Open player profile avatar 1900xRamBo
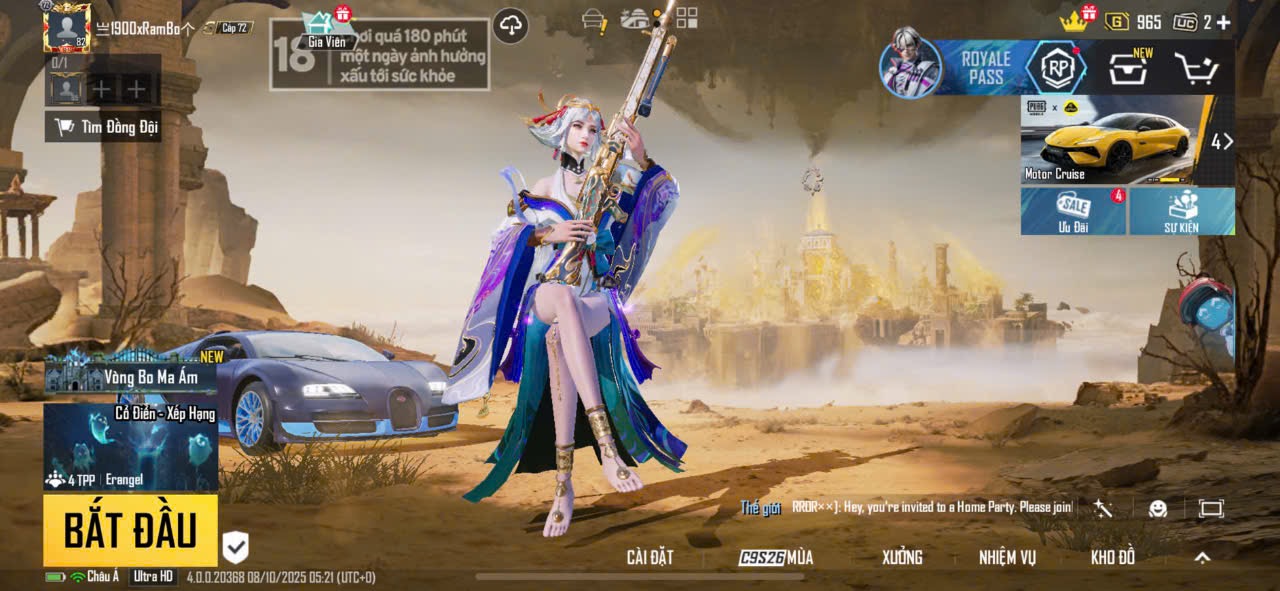1280x591 pixels. (67, 27)
